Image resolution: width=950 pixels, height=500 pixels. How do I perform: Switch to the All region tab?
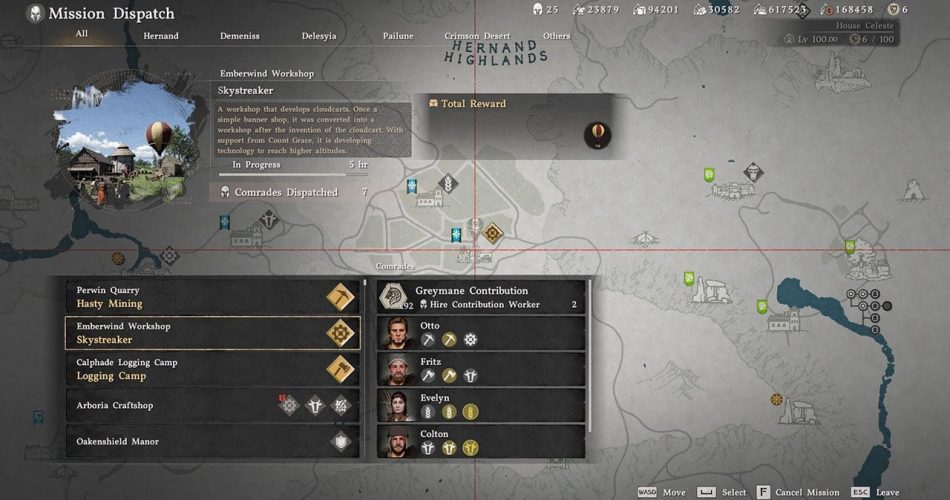click(x=82, y=35)
